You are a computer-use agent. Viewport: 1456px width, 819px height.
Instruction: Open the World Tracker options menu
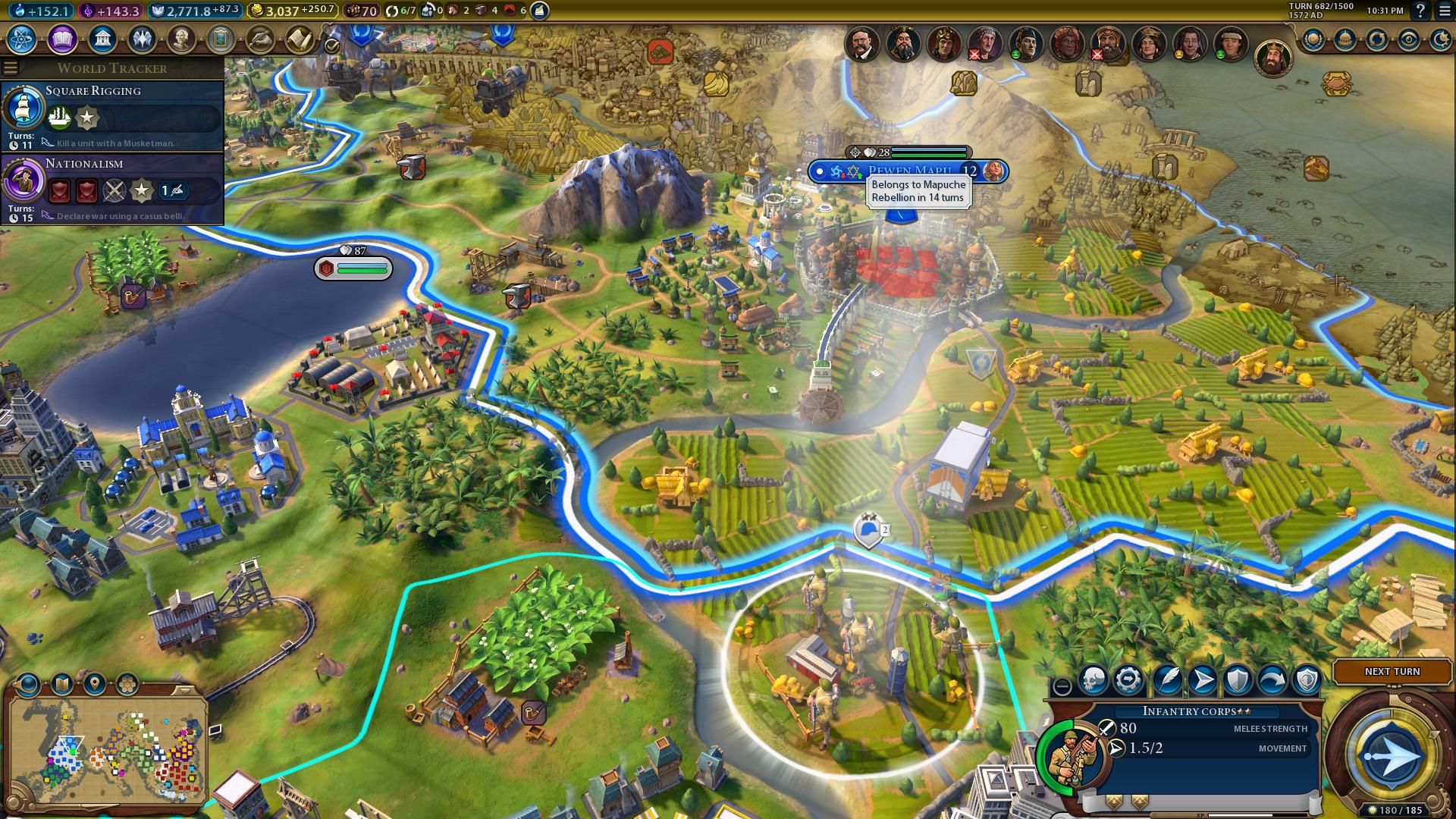click(x=11, y=67)
